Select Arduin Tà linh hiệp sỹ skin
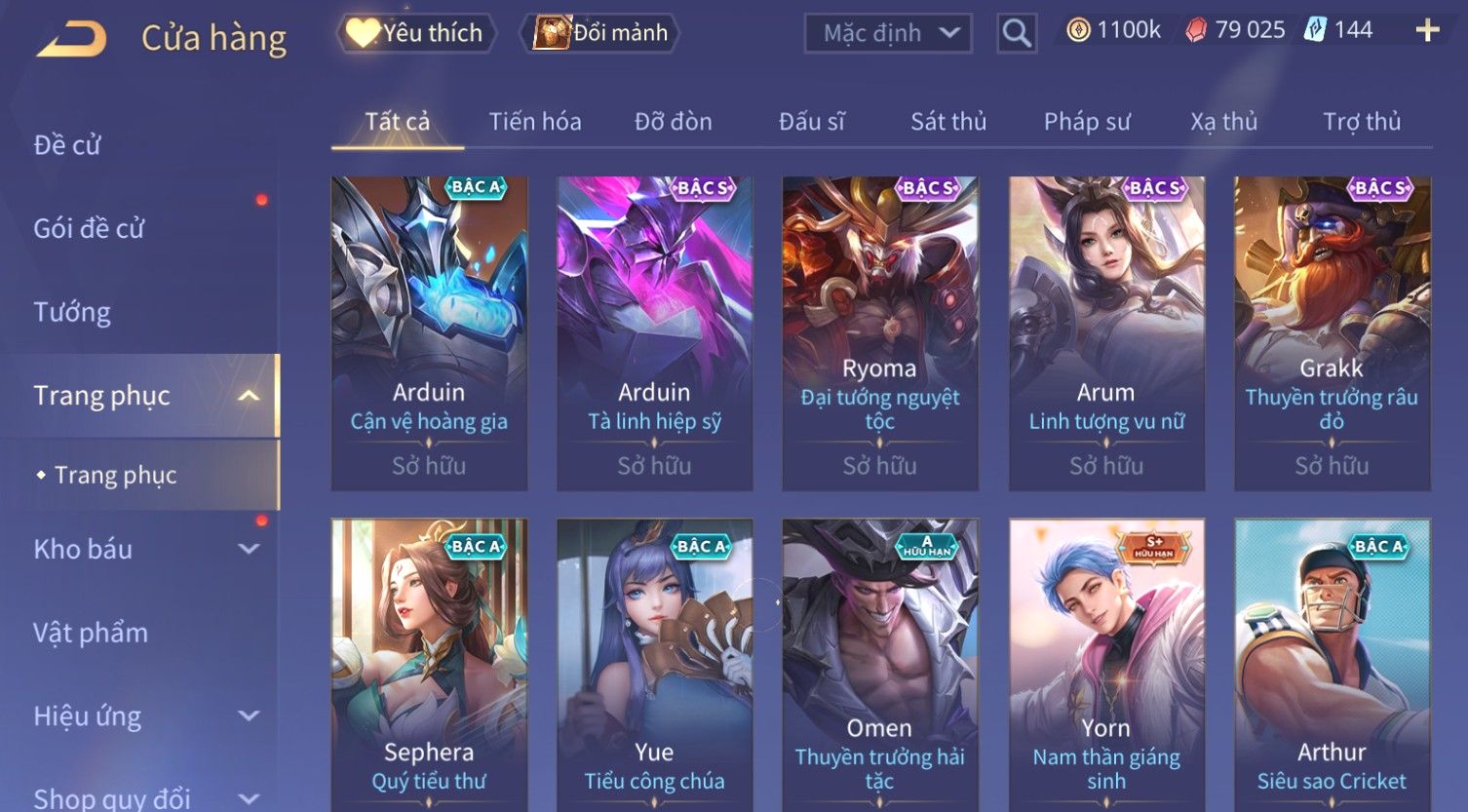This screenshot has height=812, width=1468. (654, 331)
